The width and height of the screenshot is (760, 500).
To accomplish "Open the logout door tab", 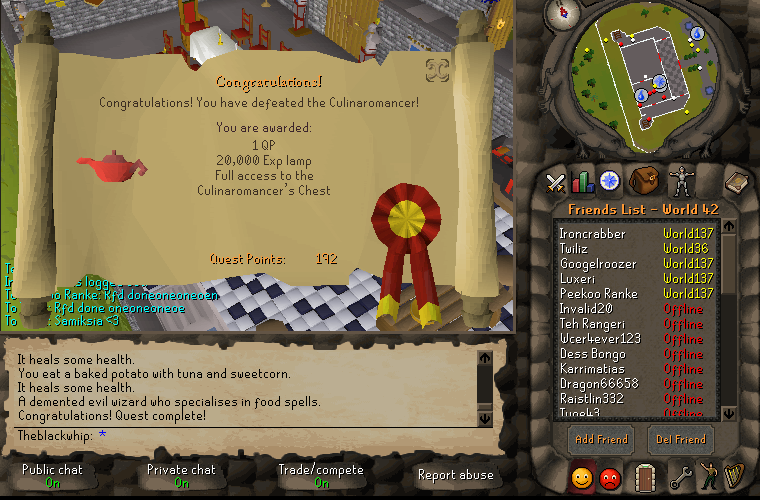I will 643,477.
